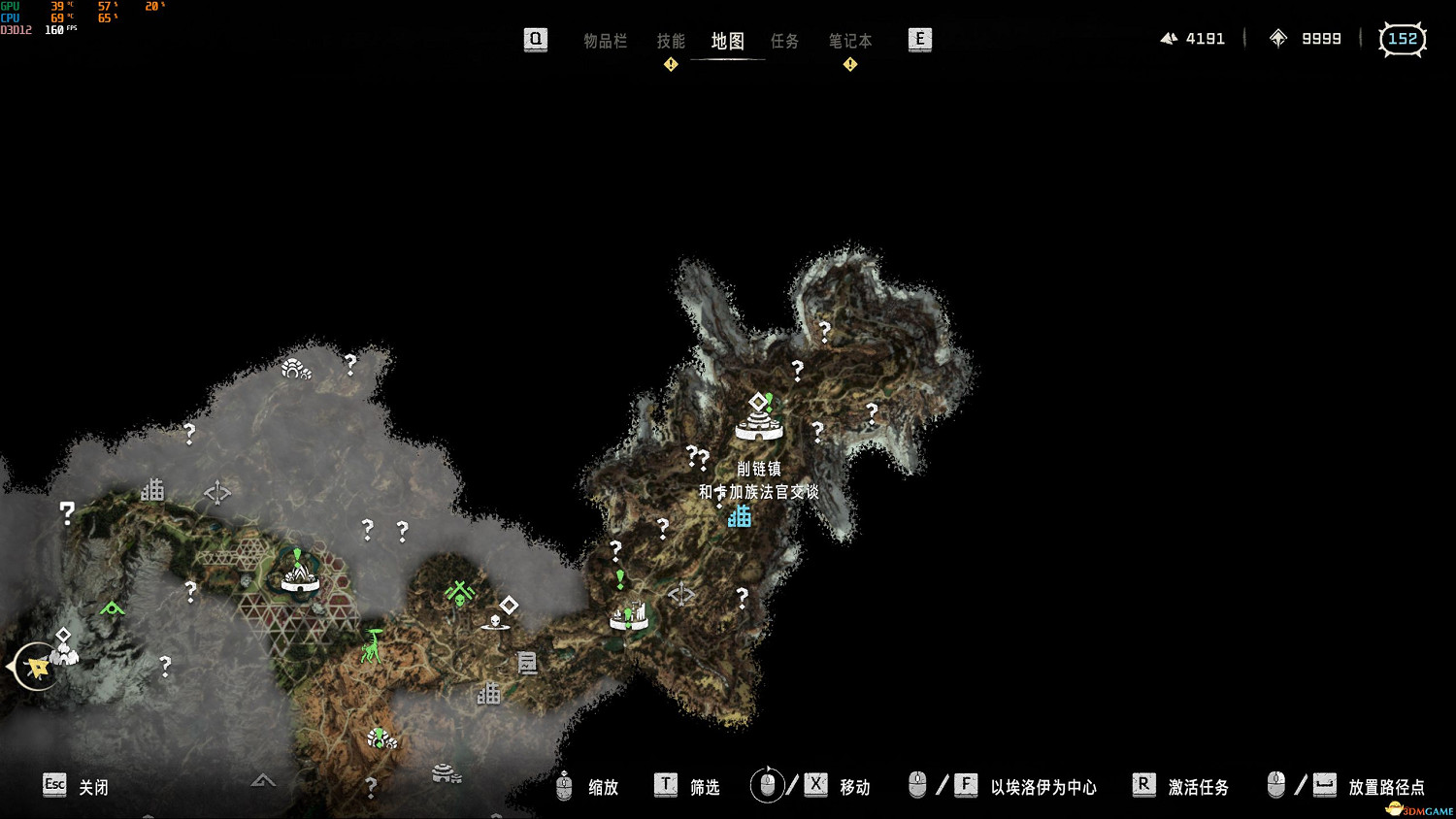1456x819 pixels.
Task: Click Aloy's yellow player position marker
Action: coord(38,668)
